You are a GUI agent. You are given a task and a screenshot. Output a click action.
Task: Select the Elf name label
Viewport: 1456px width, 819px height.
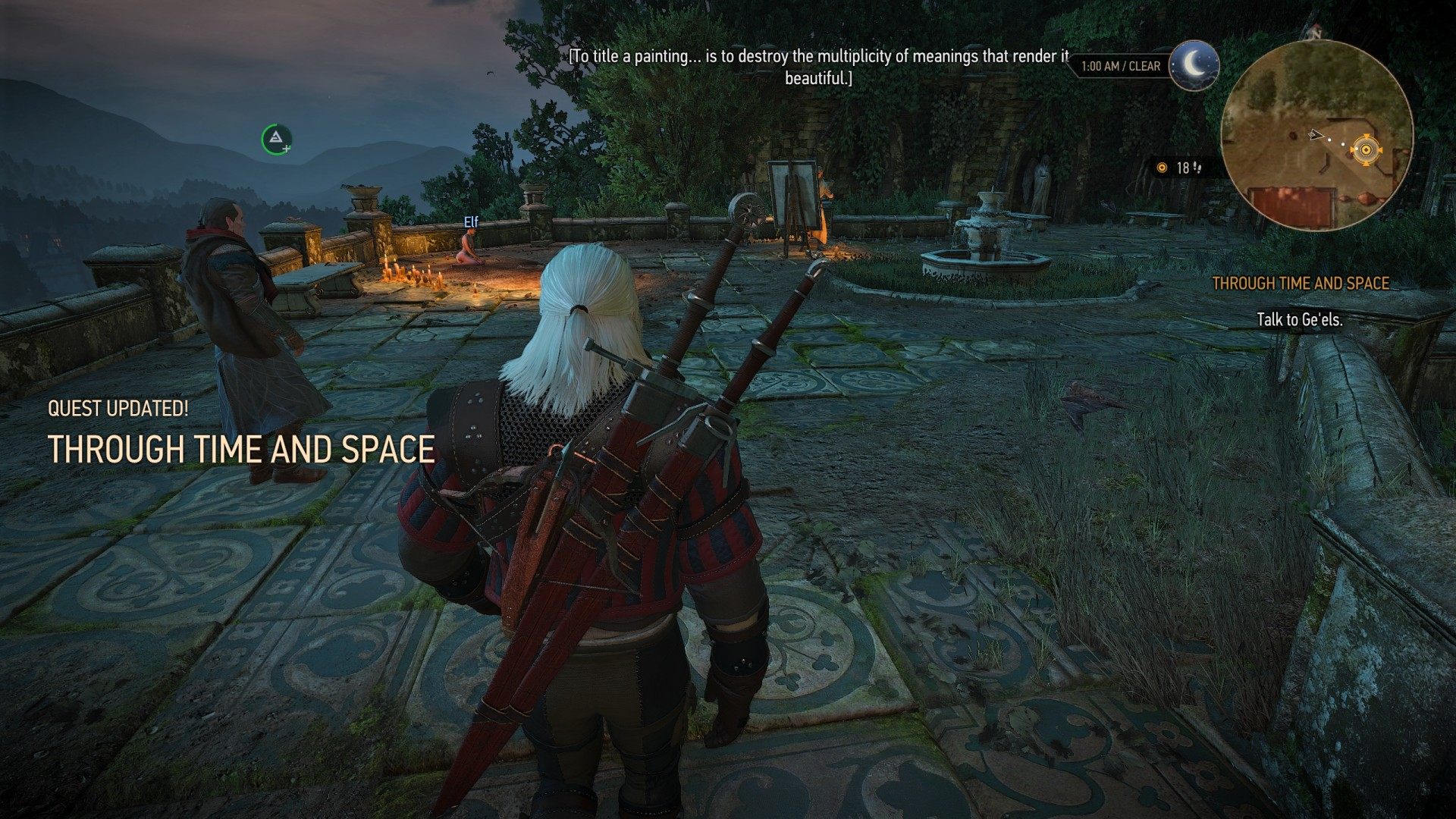point(471,222)
